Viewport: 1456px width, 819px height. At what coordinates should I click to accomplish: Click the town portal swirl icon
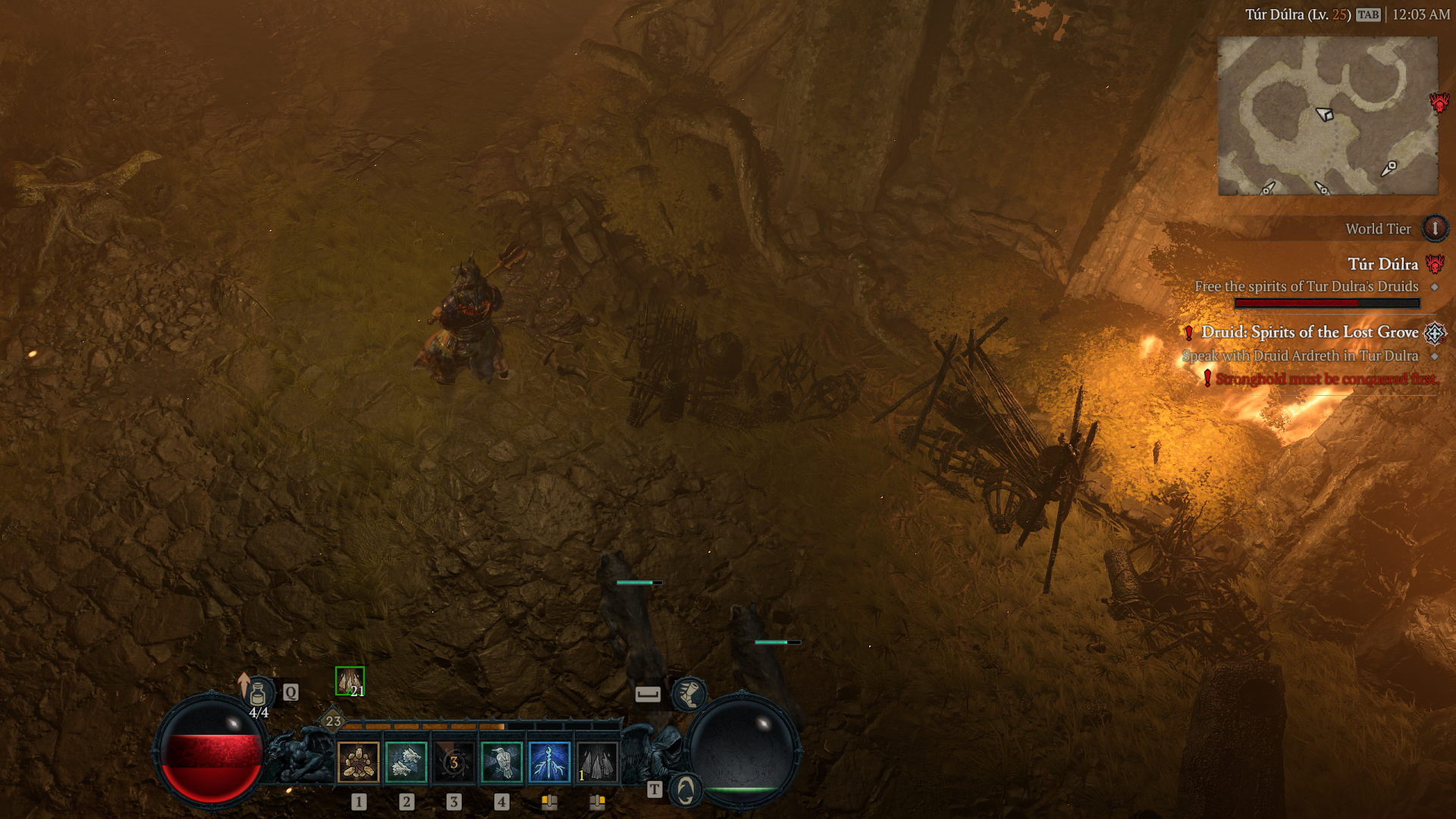686,790
